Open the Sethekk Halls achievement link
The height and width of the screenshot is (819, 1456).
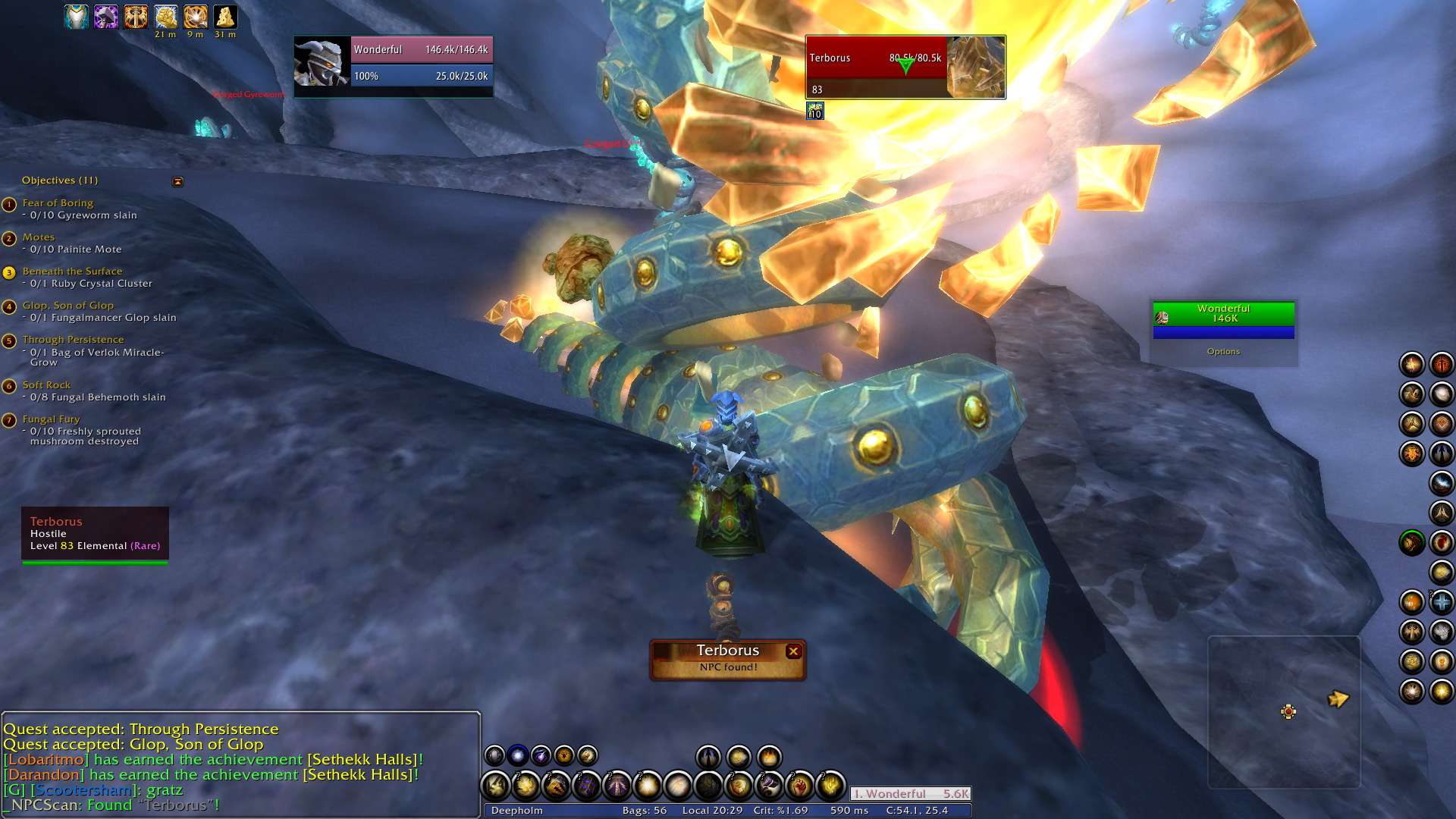pos(362,760)
